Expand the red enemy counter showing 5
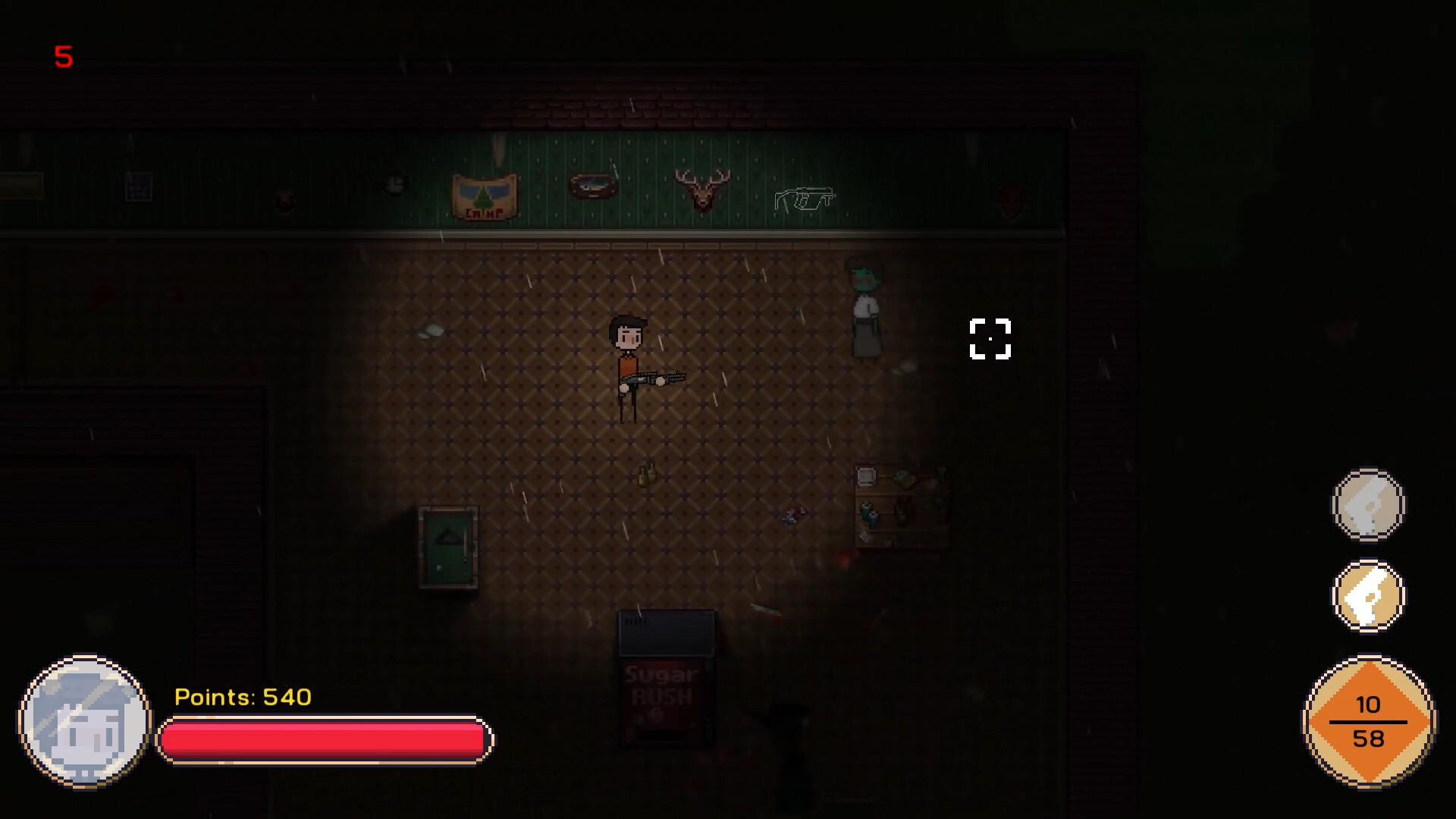 pyautogui.click(x=64, y=56)
